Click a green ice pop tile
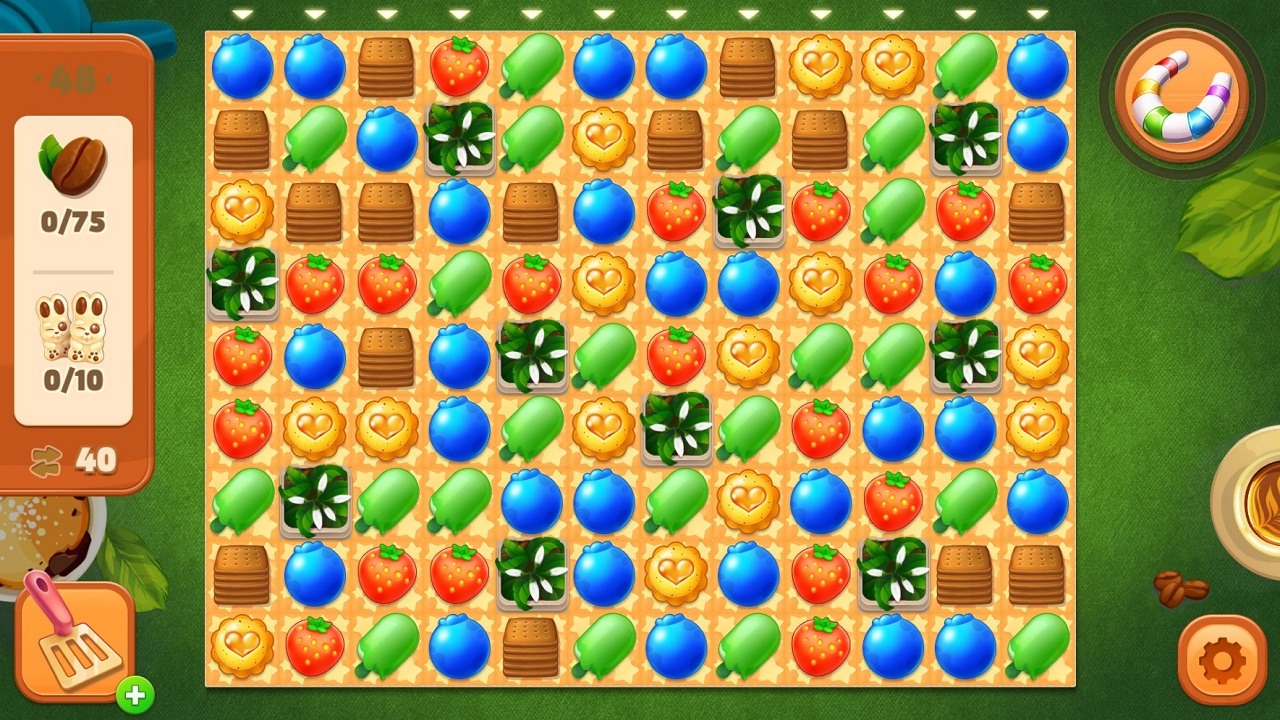 point(531,66)
